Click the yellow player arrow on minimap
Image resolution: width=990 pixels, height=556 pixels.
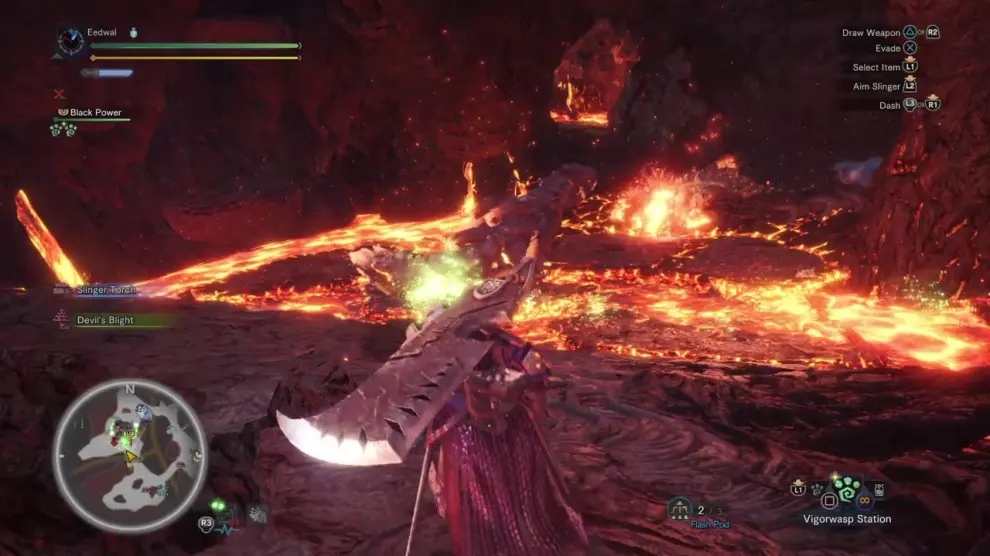pos(129,457)
